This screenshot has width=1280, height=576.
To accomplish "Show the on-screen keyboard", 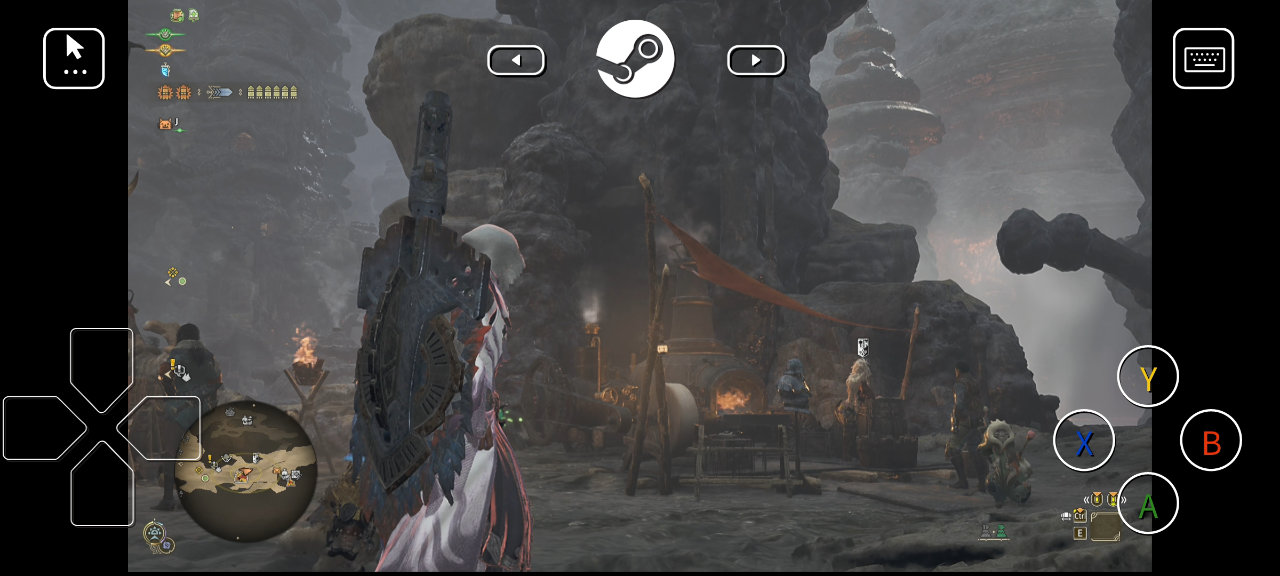I will coord(1203,59).
